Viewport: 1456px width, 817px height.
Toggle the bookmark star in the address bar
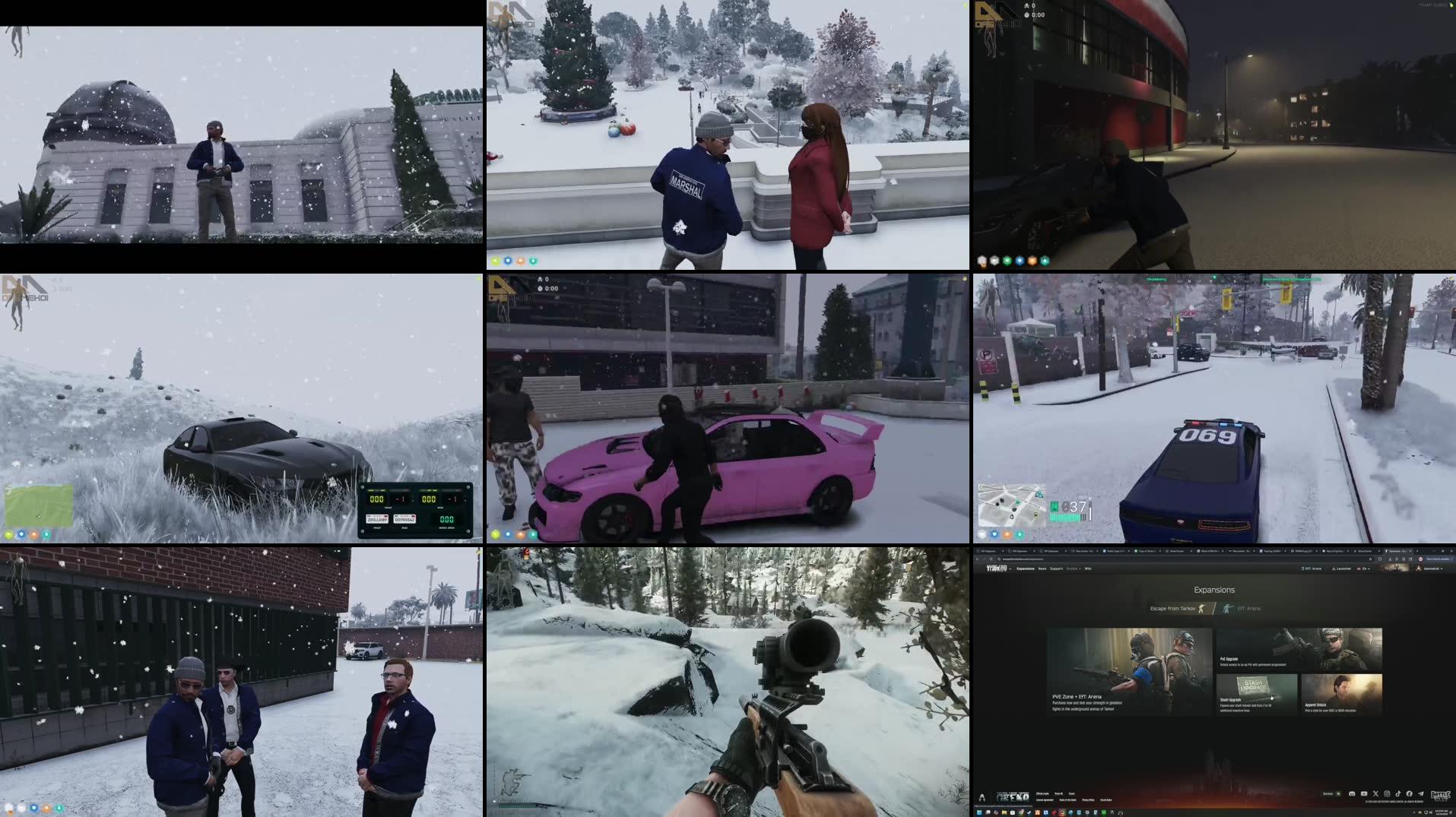click(x=1371, y=559)
